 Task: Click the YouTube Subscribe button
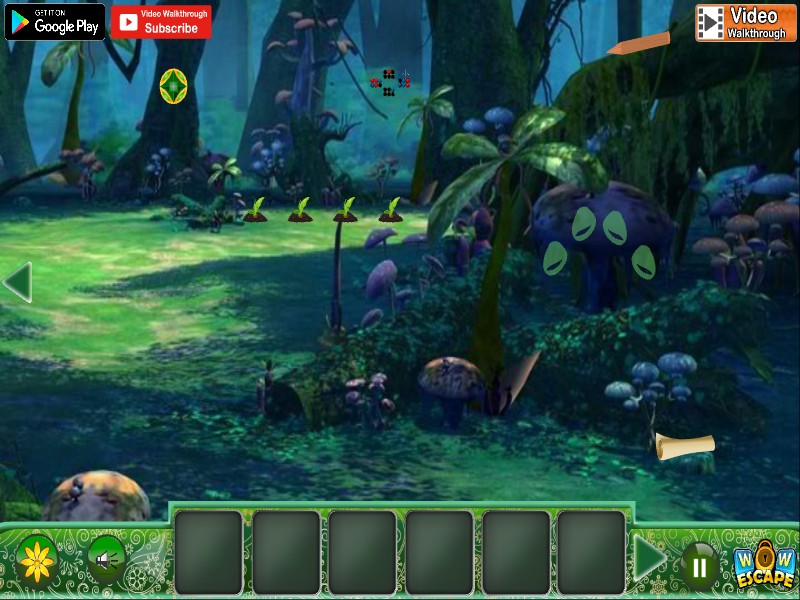point(161,22)
